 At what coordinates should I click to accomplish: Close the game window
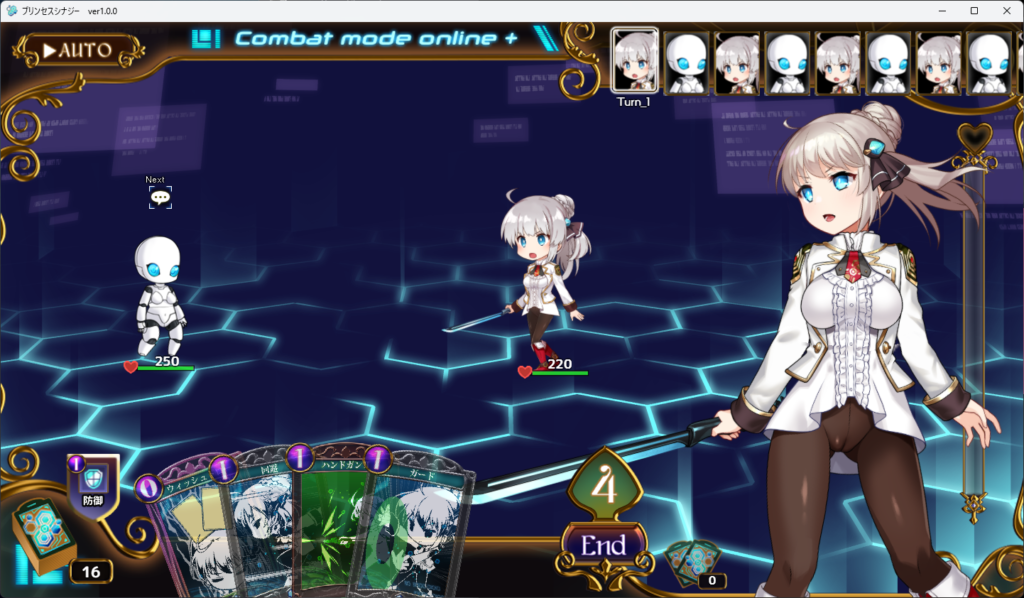(x=1004, y=10)
